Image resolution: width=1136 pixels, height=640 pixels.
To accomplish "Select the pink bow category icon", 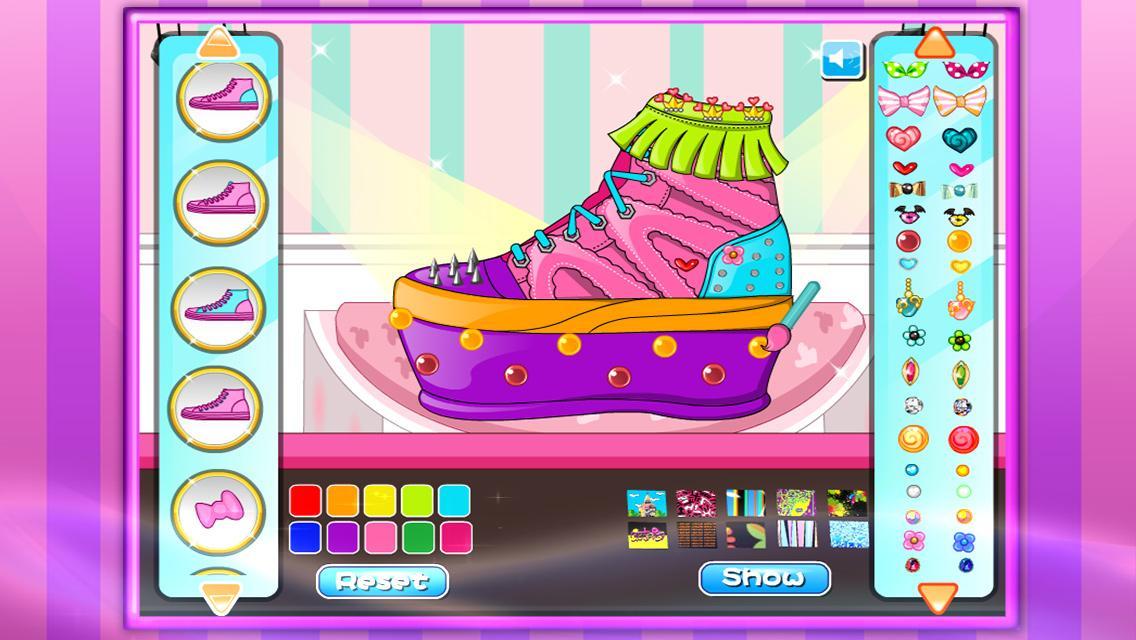I will [221, 514].
